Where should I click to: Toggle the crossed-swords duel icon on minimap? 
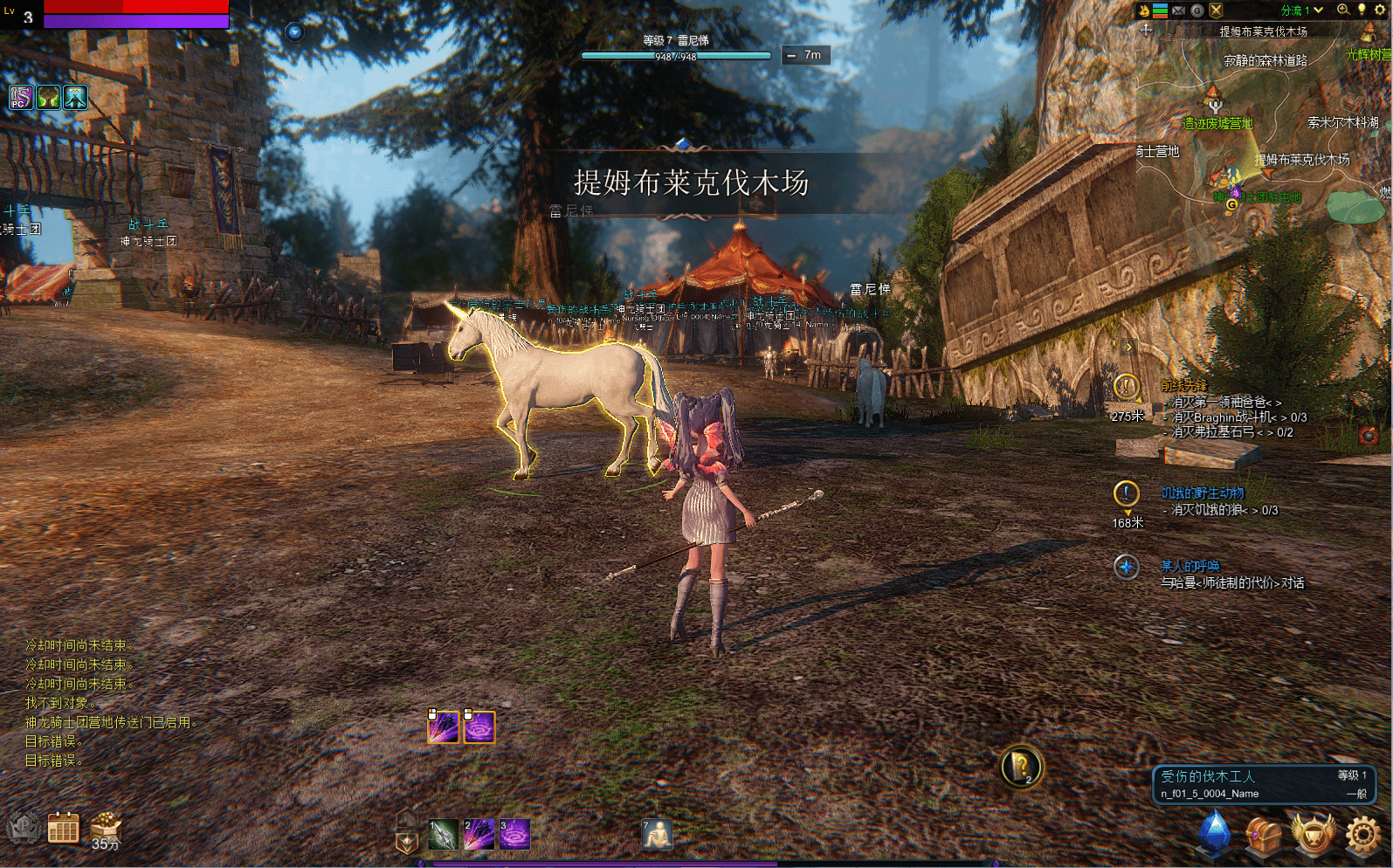pyautogui.click(x=1217, y=10)
